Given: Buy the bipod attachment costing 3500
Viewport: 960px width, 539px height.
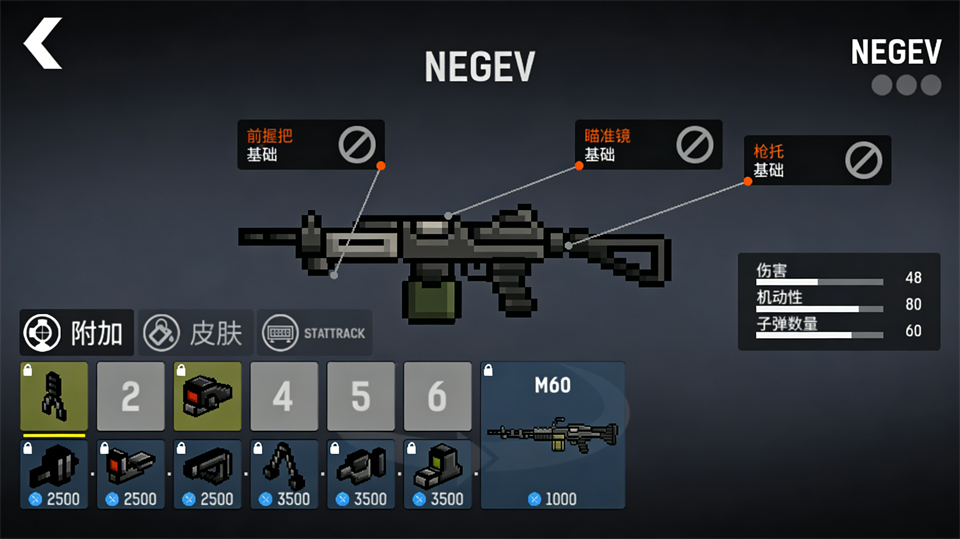Looking at the screenshot, I should 284,474.
